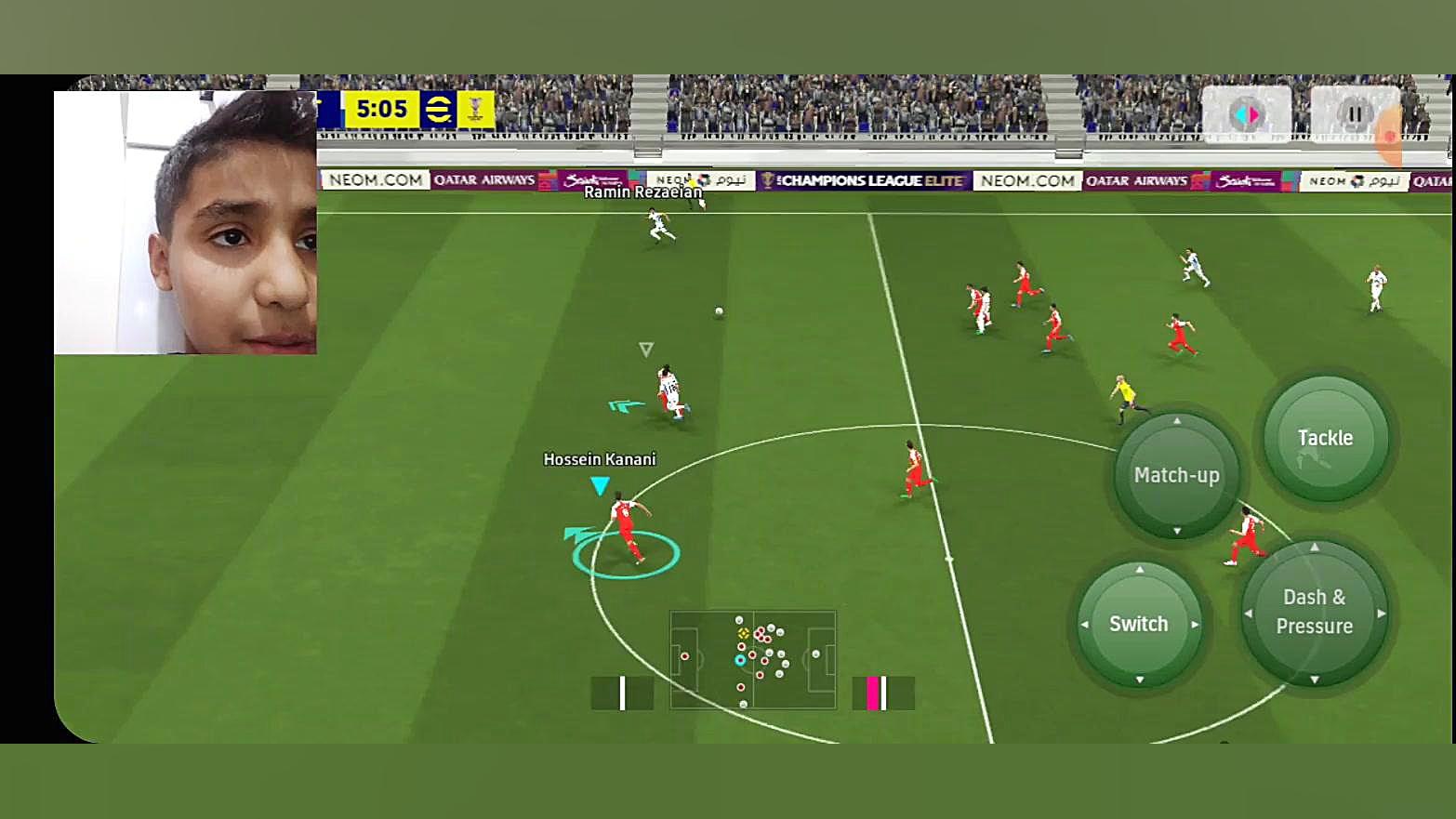1456x819 pixels.
Task: Open the pink and blue arrows button
Action: click(1246, 114)
